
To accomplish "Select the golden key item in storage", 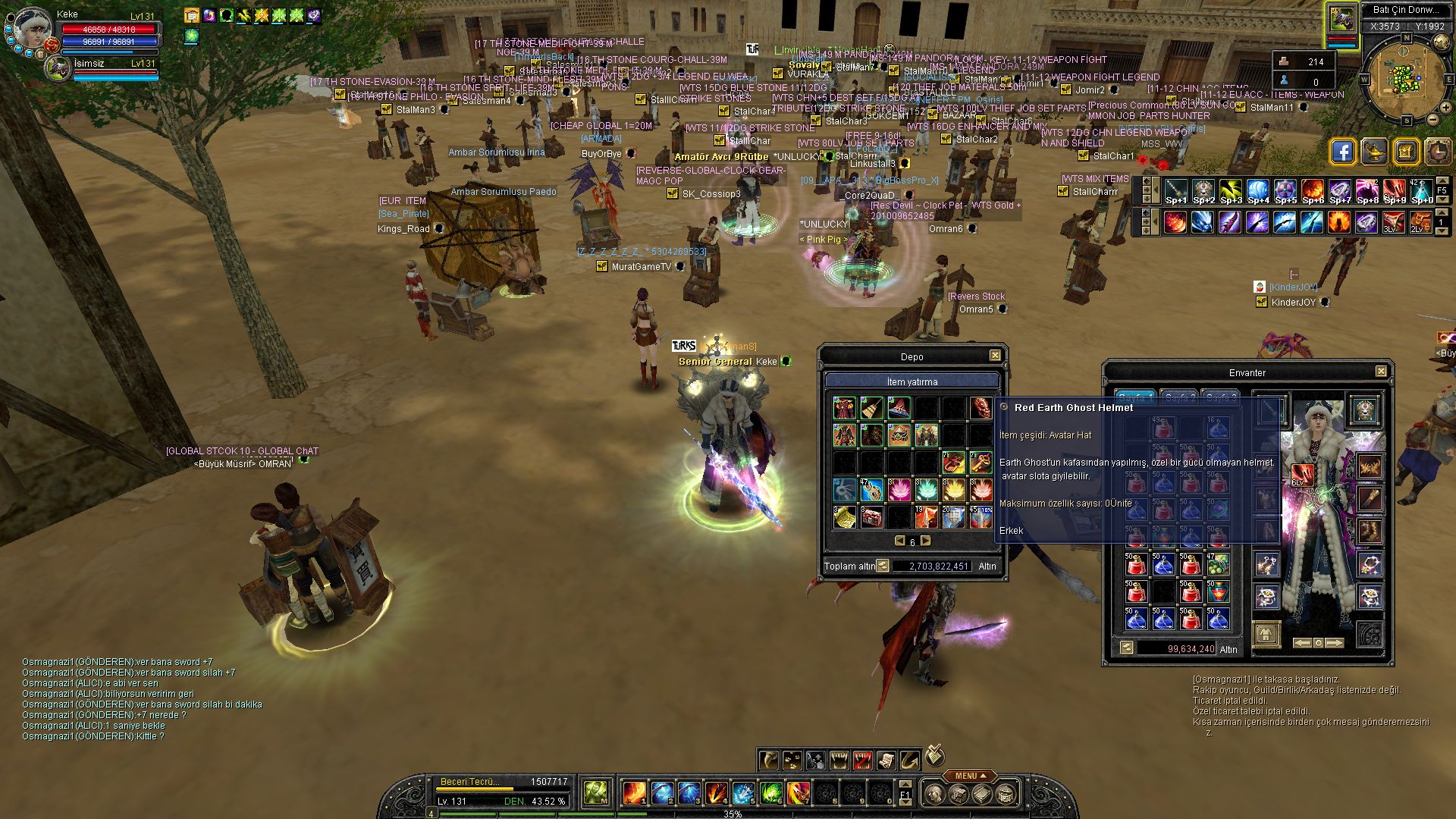I will click(981, 462).
